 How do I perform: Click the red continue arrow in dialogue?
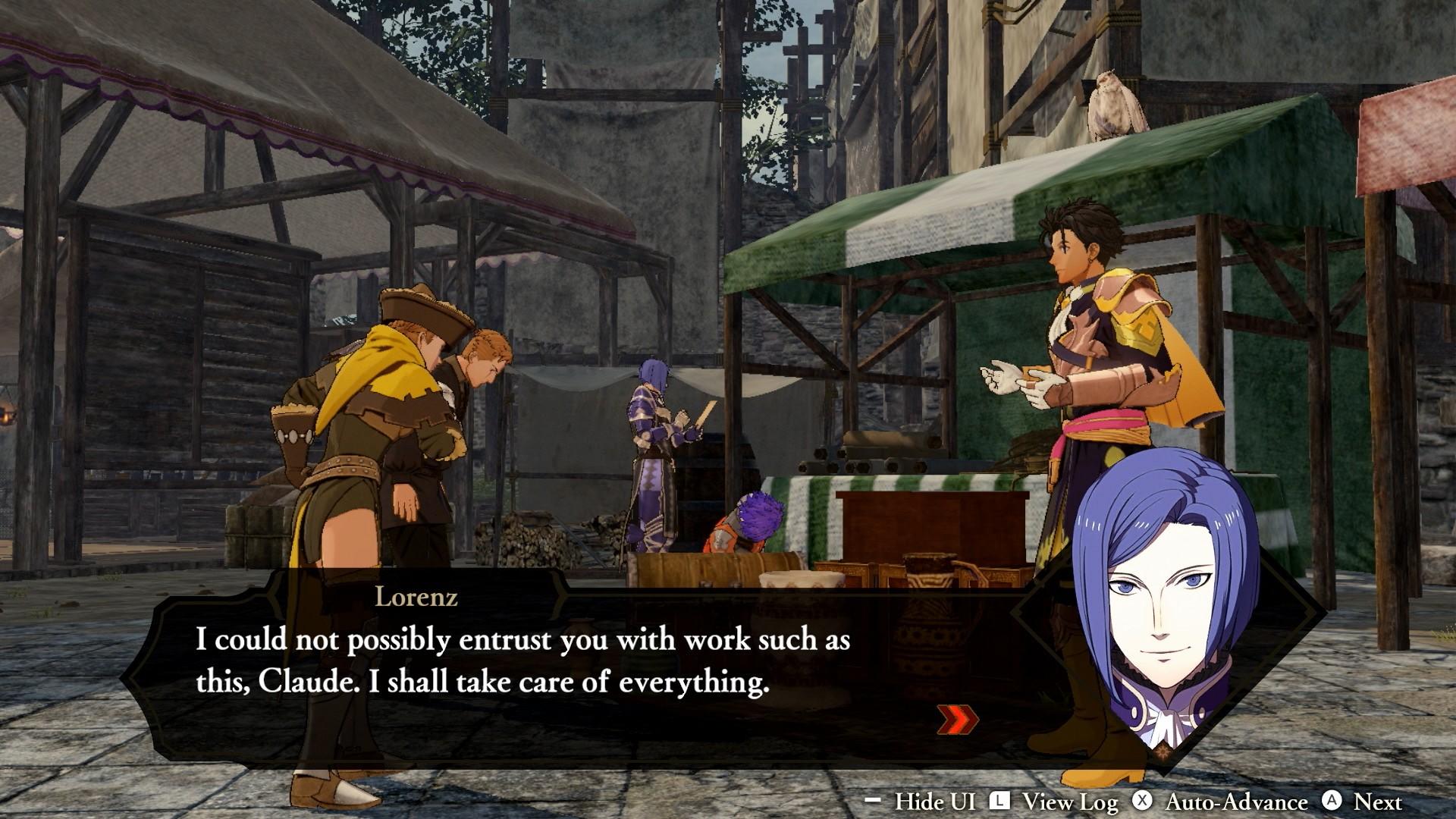[x=957, y=720]
